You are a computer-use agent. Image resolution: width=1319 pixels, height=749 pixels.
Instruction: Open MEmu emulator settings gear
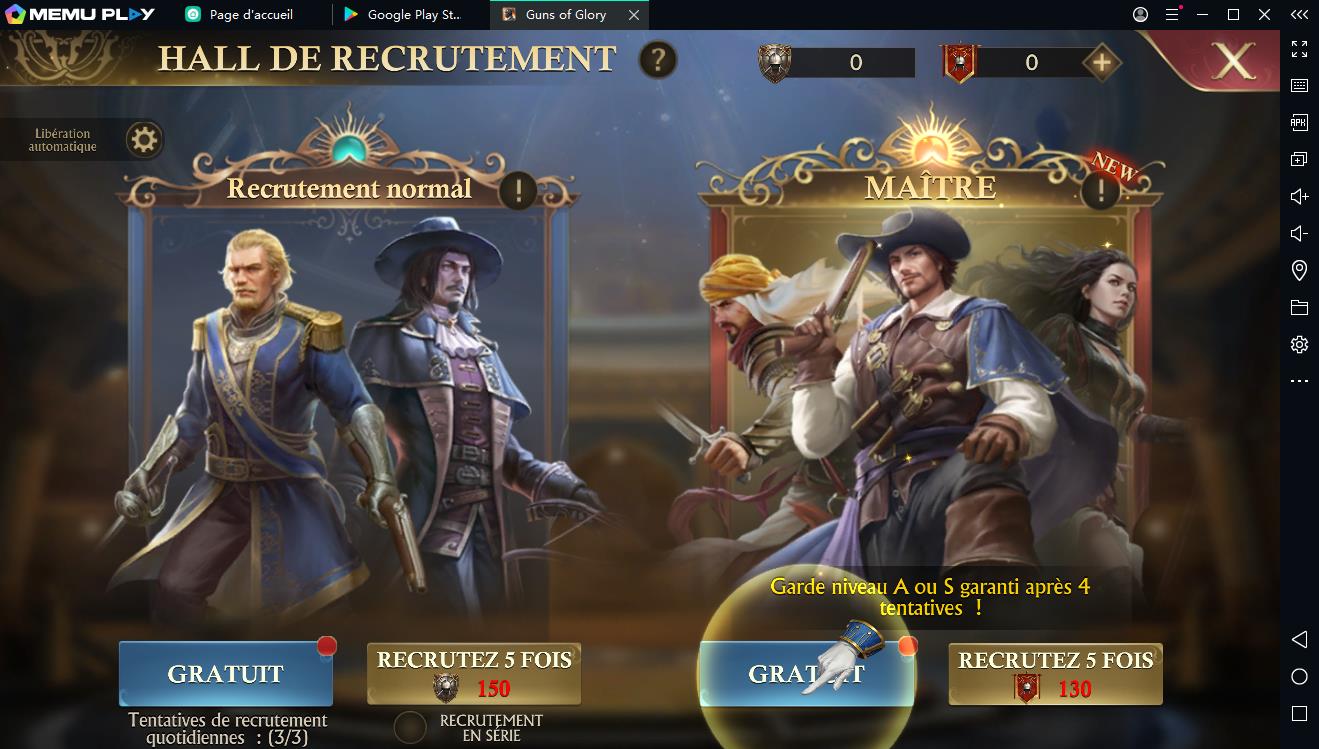tap(1299, 344)
